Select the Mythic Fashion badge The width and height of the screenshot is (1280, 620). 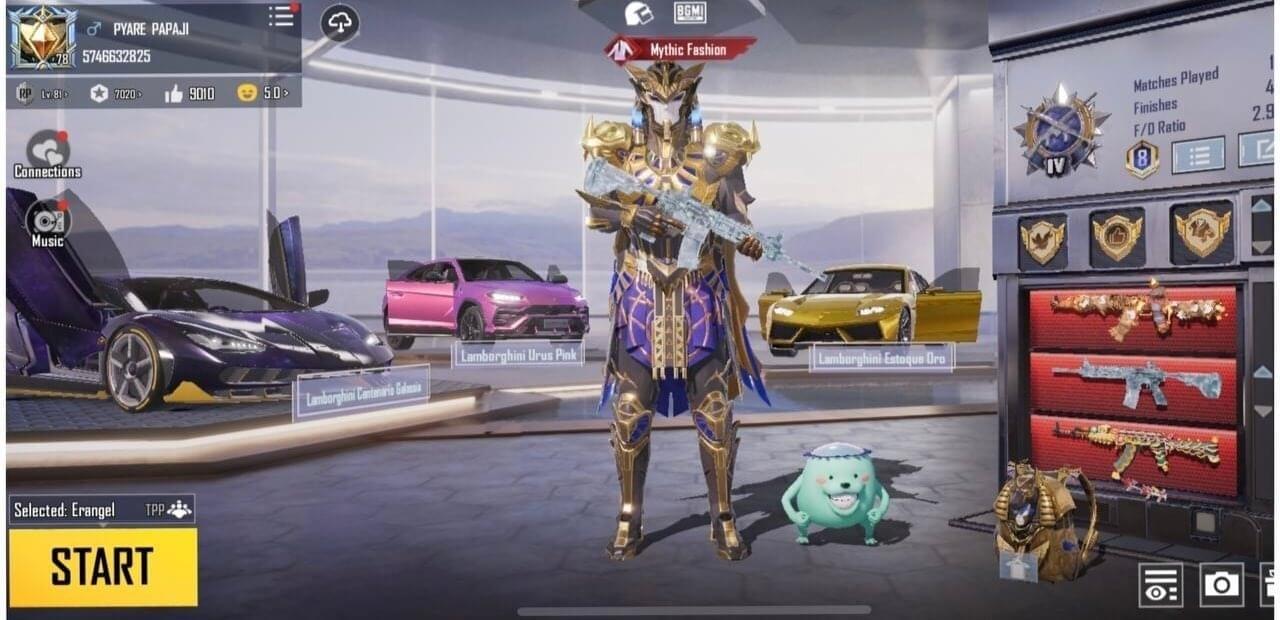click(x=680, y=49)
